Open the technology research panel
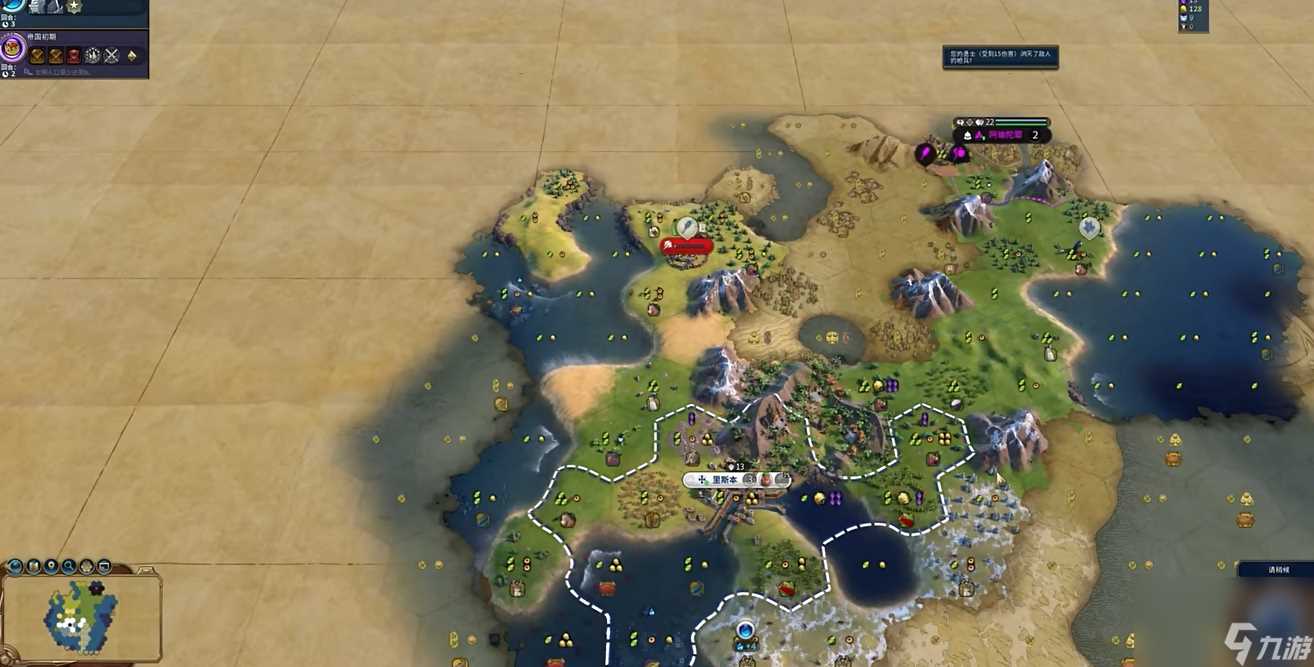 tap(13, 6)
